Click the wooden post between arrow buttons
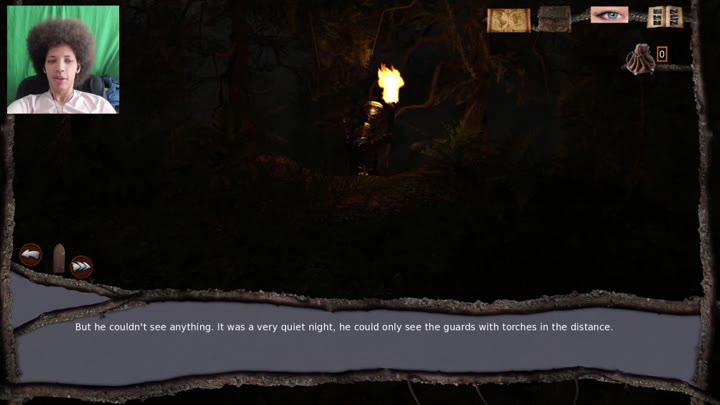Image resolution: width=720 pixels, height=405 pixels. (59, 258)
